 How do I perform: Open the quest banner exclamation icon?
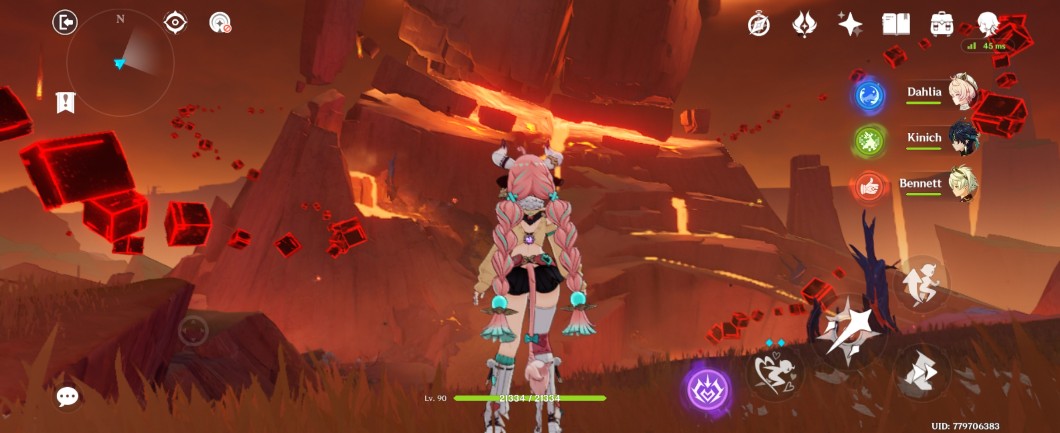[x=65, y=101]
